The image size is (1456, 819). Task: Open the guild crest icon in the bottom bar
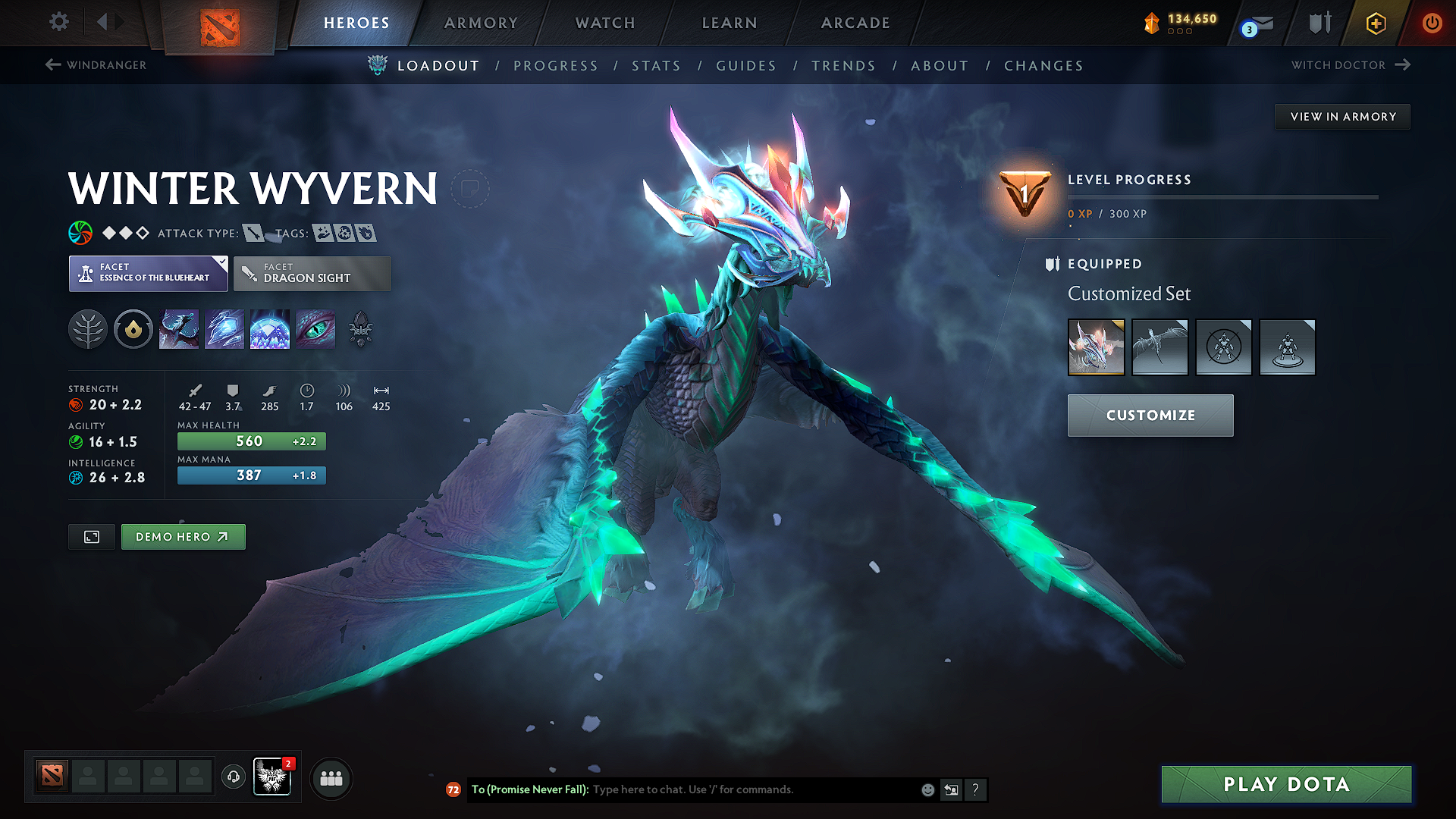coord(273,777)
